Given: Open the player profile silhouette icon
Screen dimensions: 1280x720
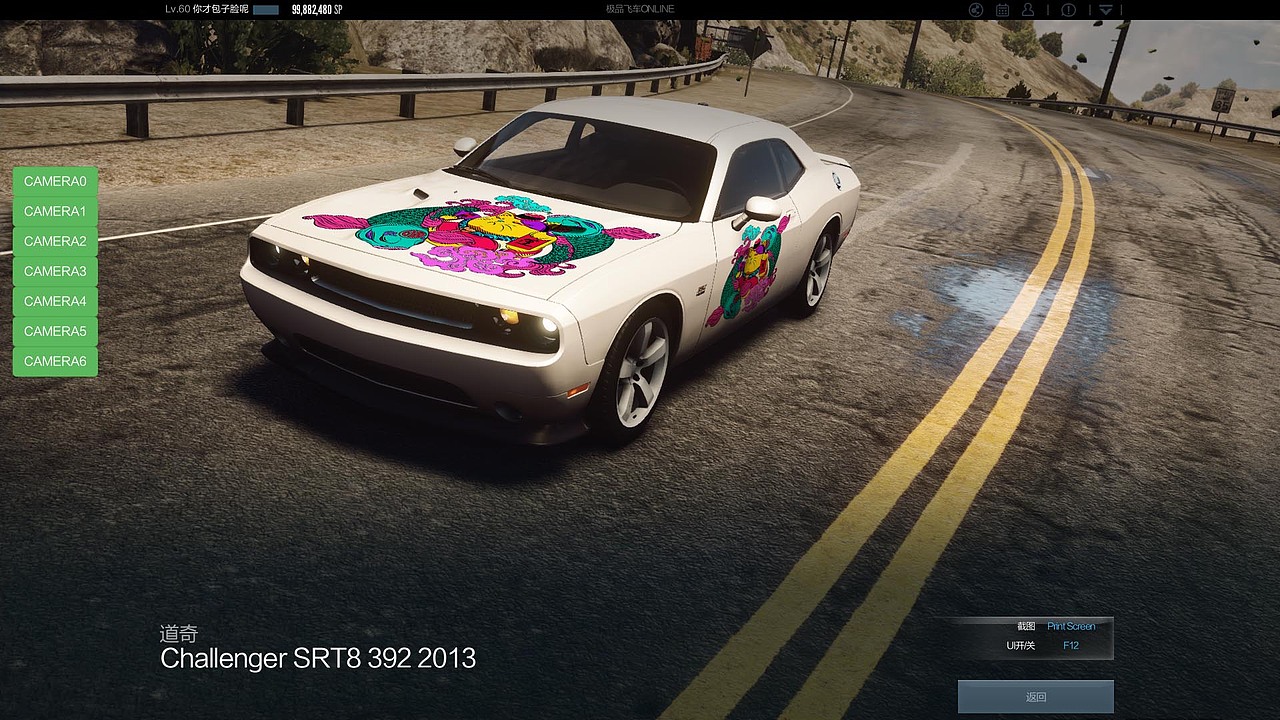Looking at the screenshot, I should (x=1028, y=10).
